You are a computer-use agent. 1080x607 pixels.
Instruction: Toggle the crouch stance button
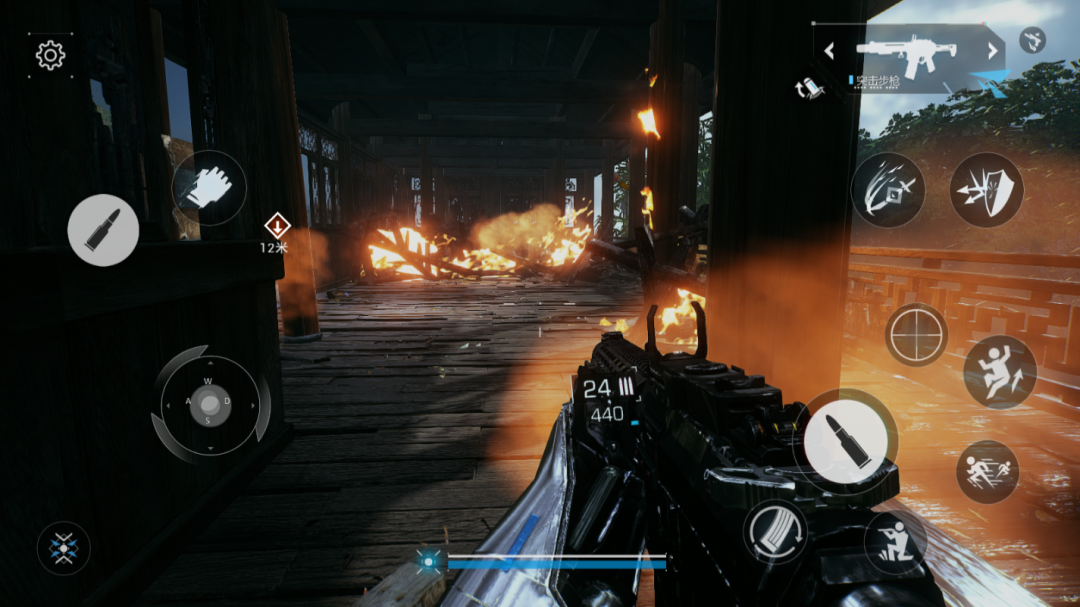(895, 543)
